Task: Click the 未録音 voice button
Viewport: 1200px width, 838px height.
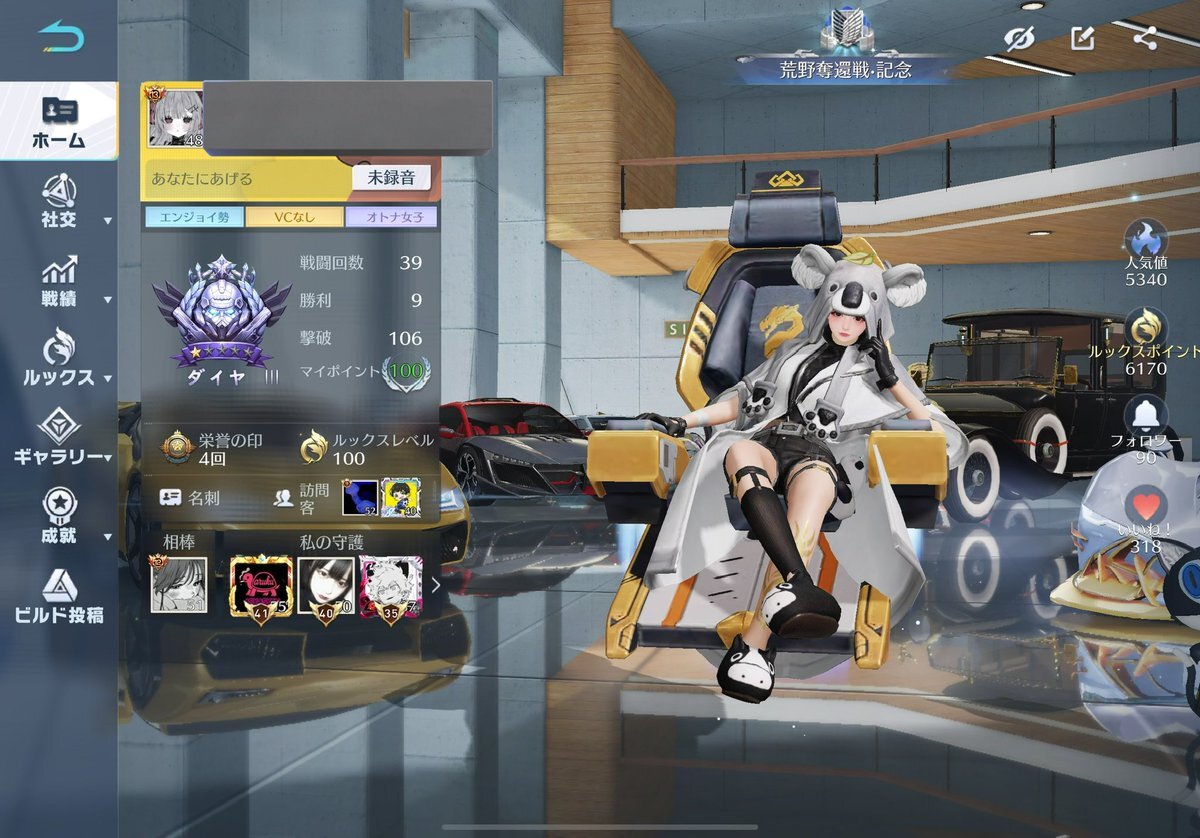Action: pos(391,178)
